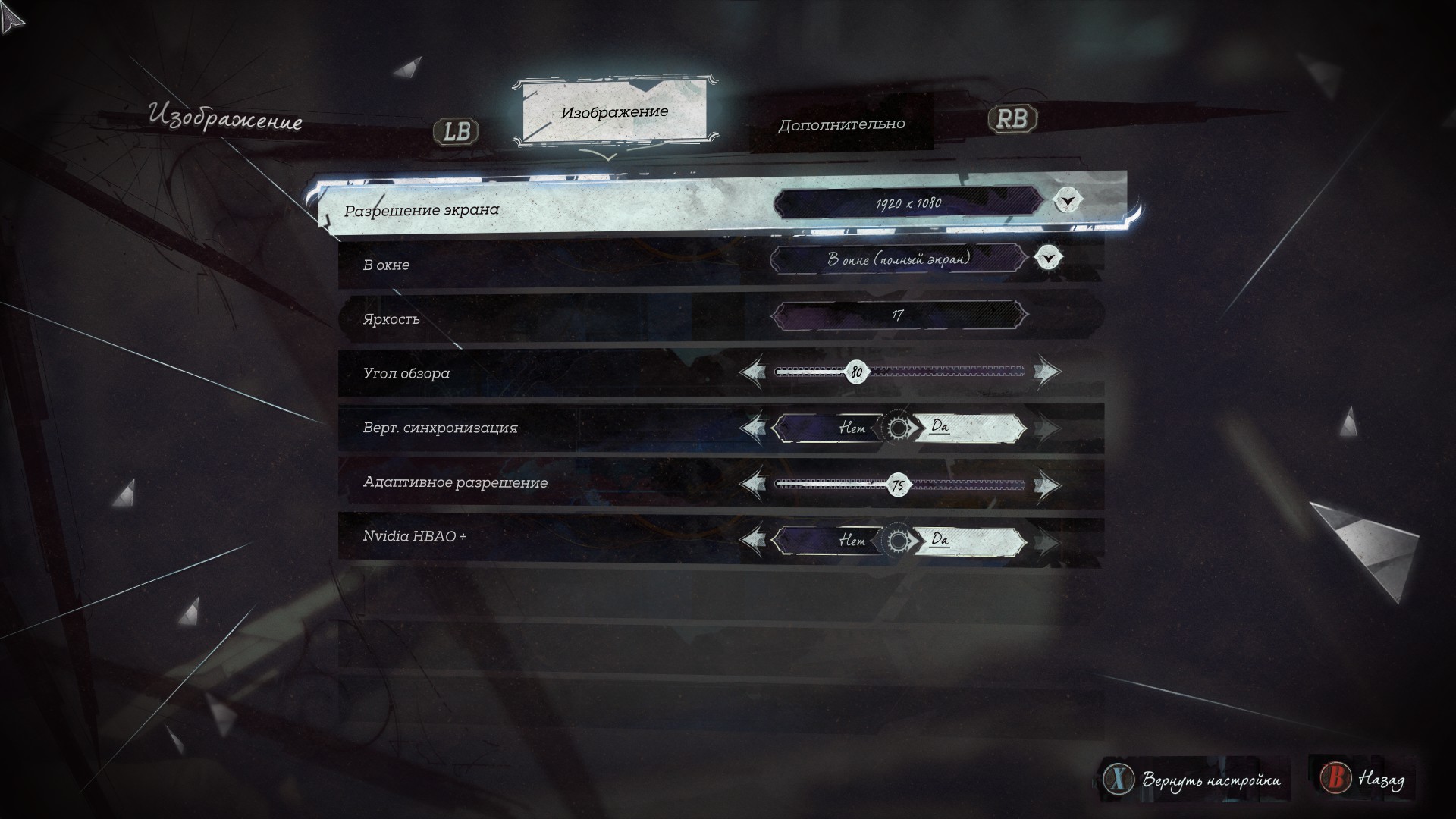Click the Адаптивное разрешение slider handle
The height and width of the screenshot is (819, 1456).
tap(898, 485)
